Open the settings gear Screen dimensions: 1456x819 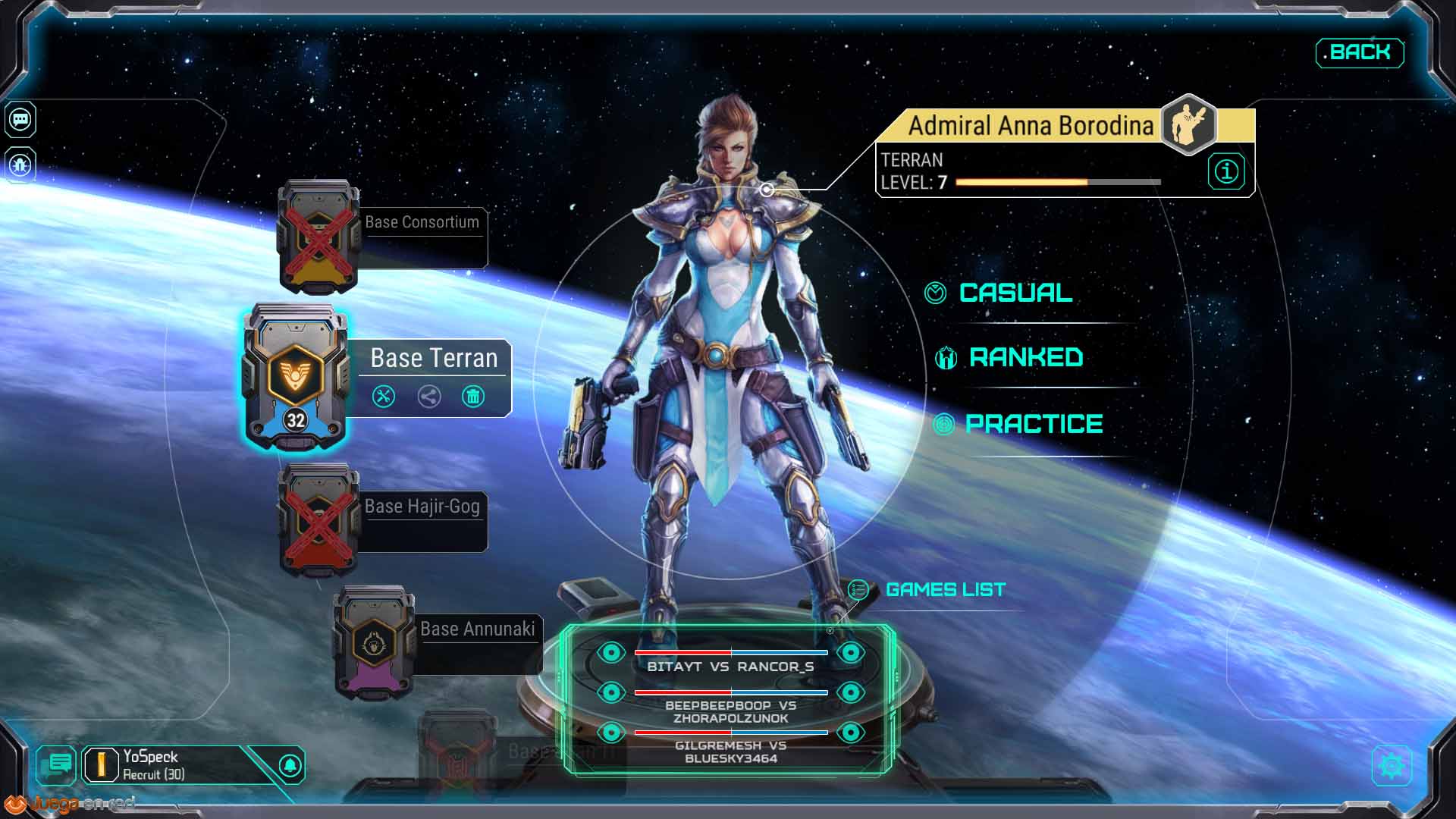point(1392,765)
